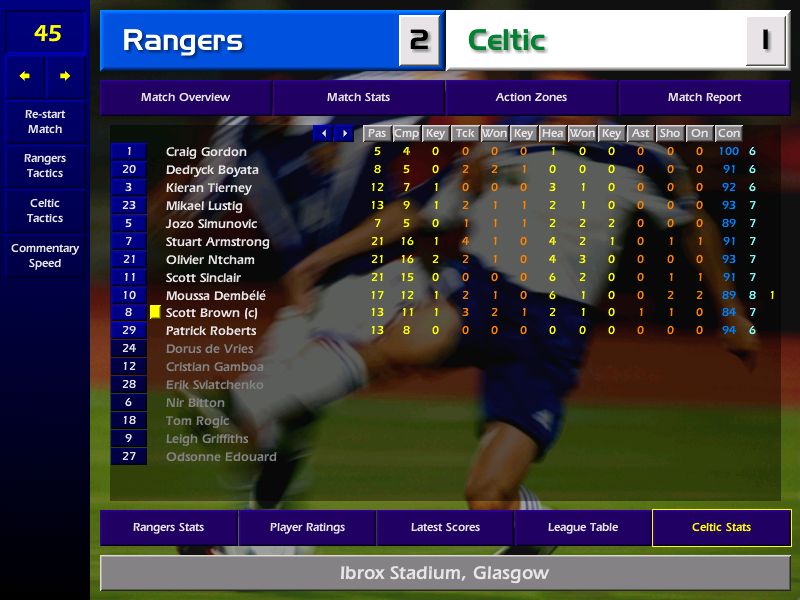
Task: Select player Moussa Dembélé
Action: (216, 295)
